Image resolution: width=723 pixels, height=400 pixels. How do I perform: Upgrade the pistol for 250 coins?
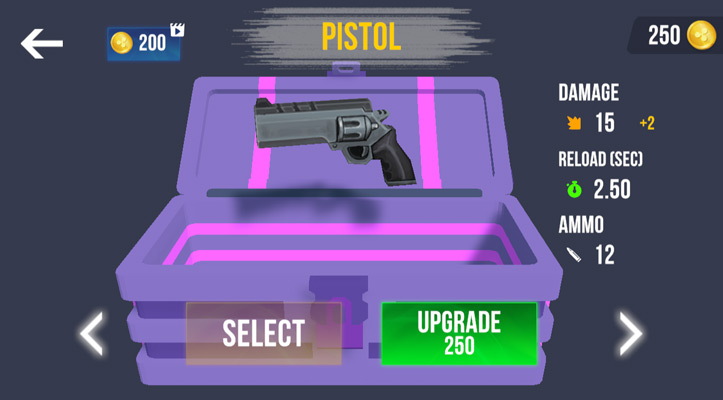(459, 333)
